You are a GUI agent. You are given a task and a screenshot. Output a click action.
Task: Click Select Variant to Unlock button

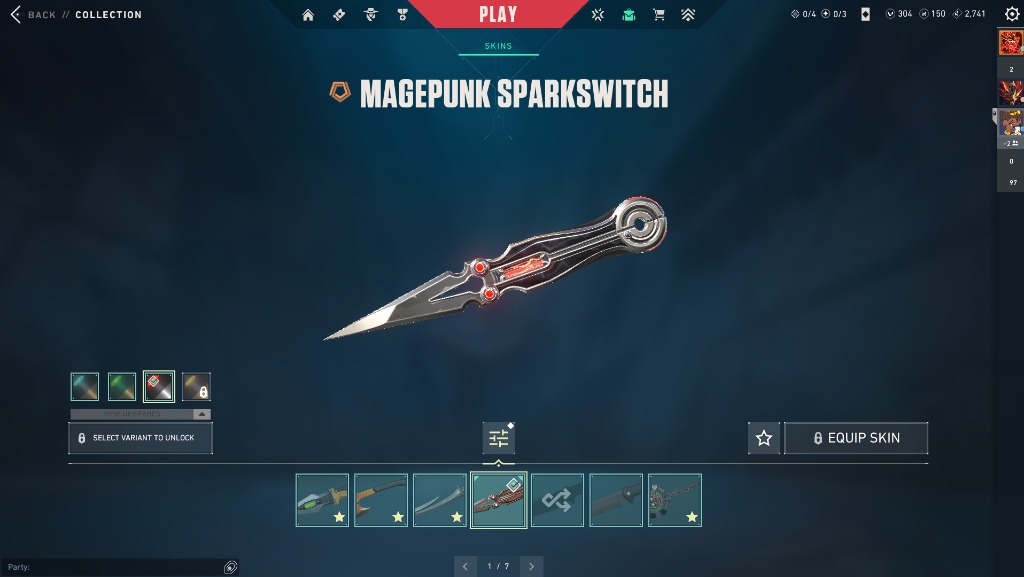(140, 438)
